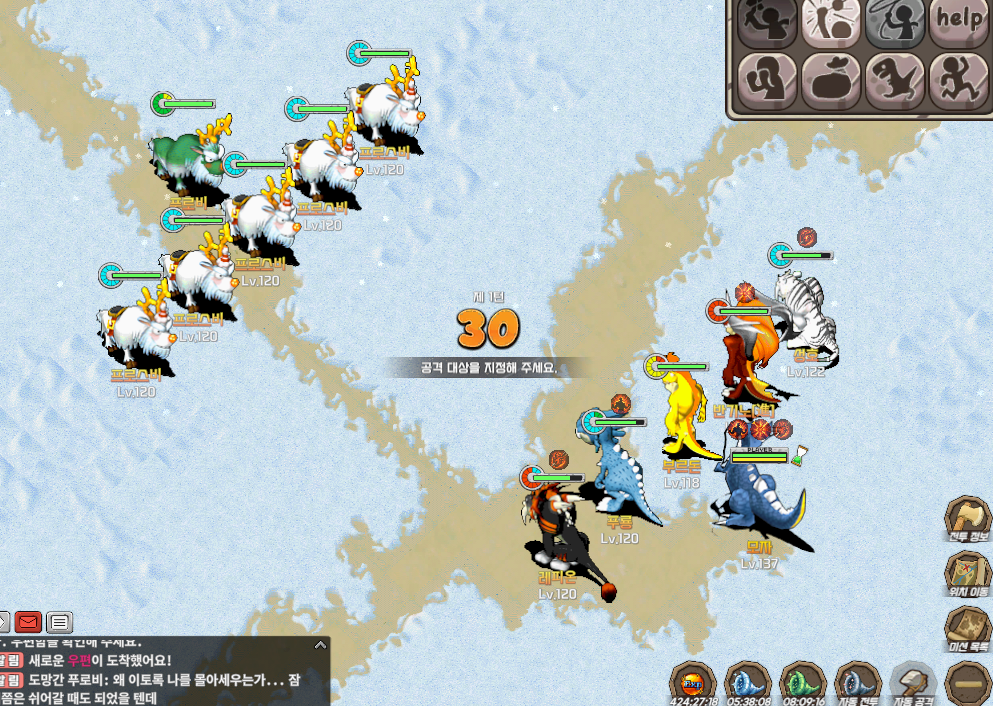Open the item bag command
The width and height of the screenshot is (993, 706).
pos(831,78)
